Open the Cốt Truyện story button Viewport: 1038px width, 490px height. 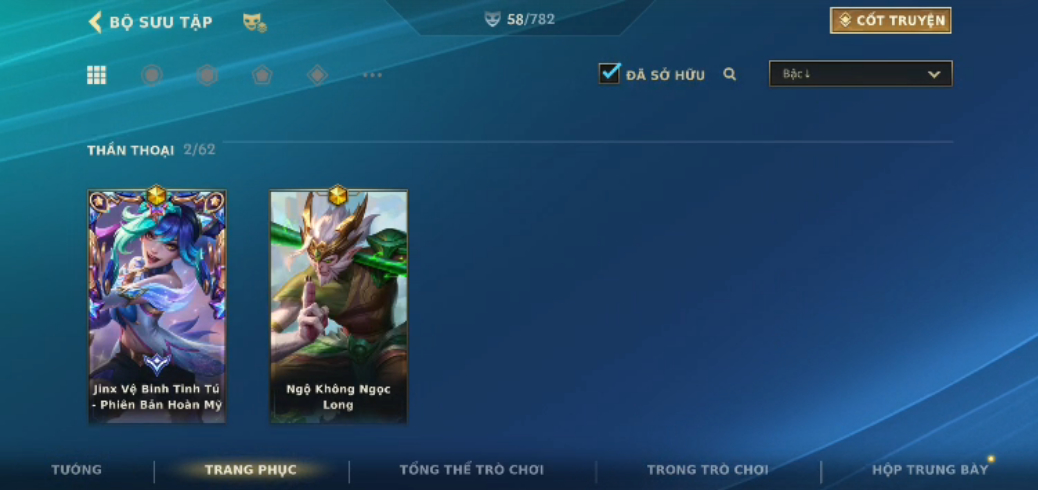point(890,20)
